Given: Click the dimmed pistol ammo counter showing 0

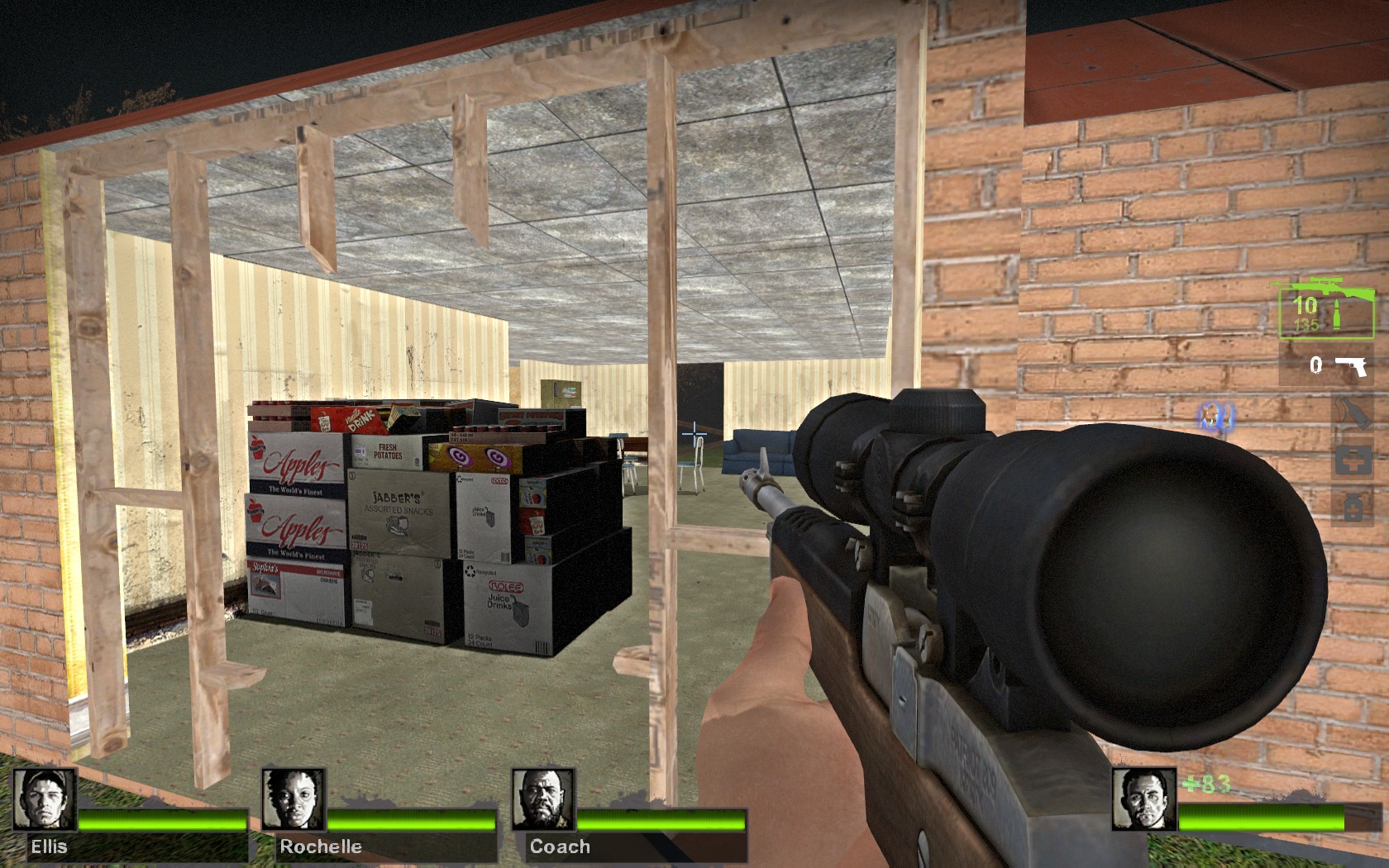Looking at the screenshot, I should [1316, 365].
